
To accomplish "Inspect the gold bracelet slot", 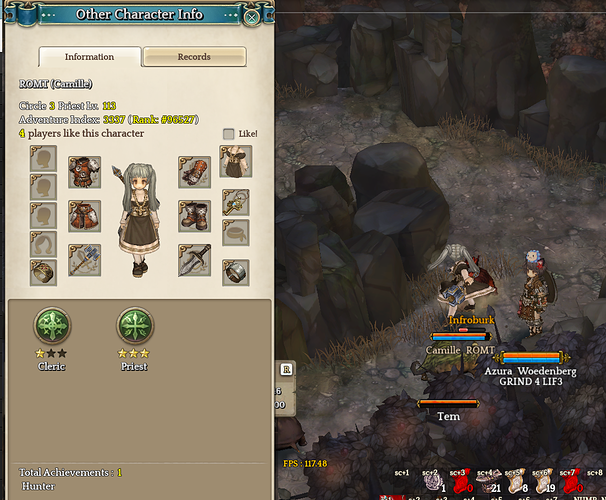I will 43,272.
